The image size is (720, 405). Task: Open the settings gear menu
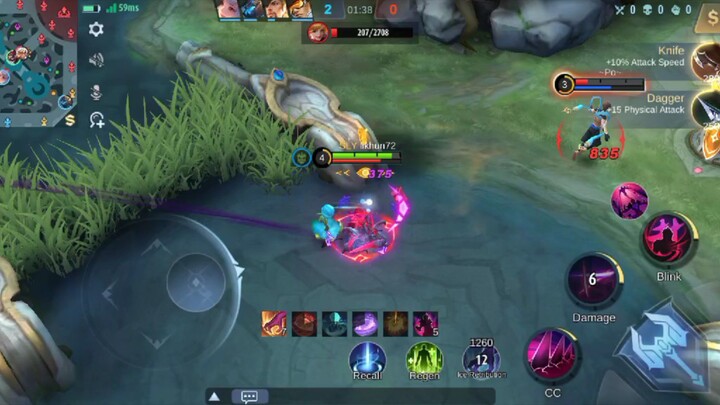(x=96, y=30)
